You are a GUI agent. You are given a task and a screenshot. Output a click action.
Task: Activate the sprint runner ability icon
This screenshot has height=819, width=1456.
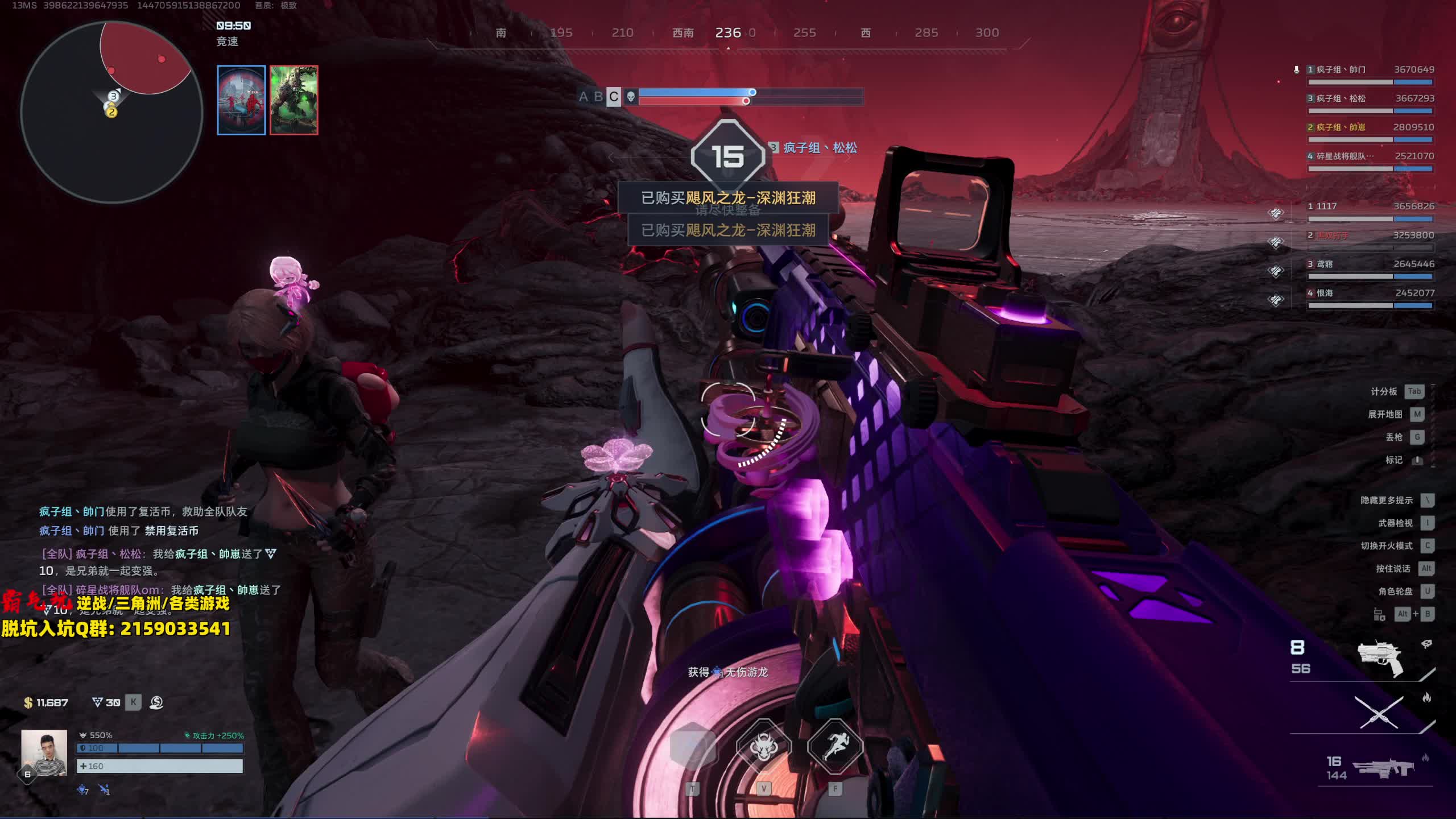(834, 747)
